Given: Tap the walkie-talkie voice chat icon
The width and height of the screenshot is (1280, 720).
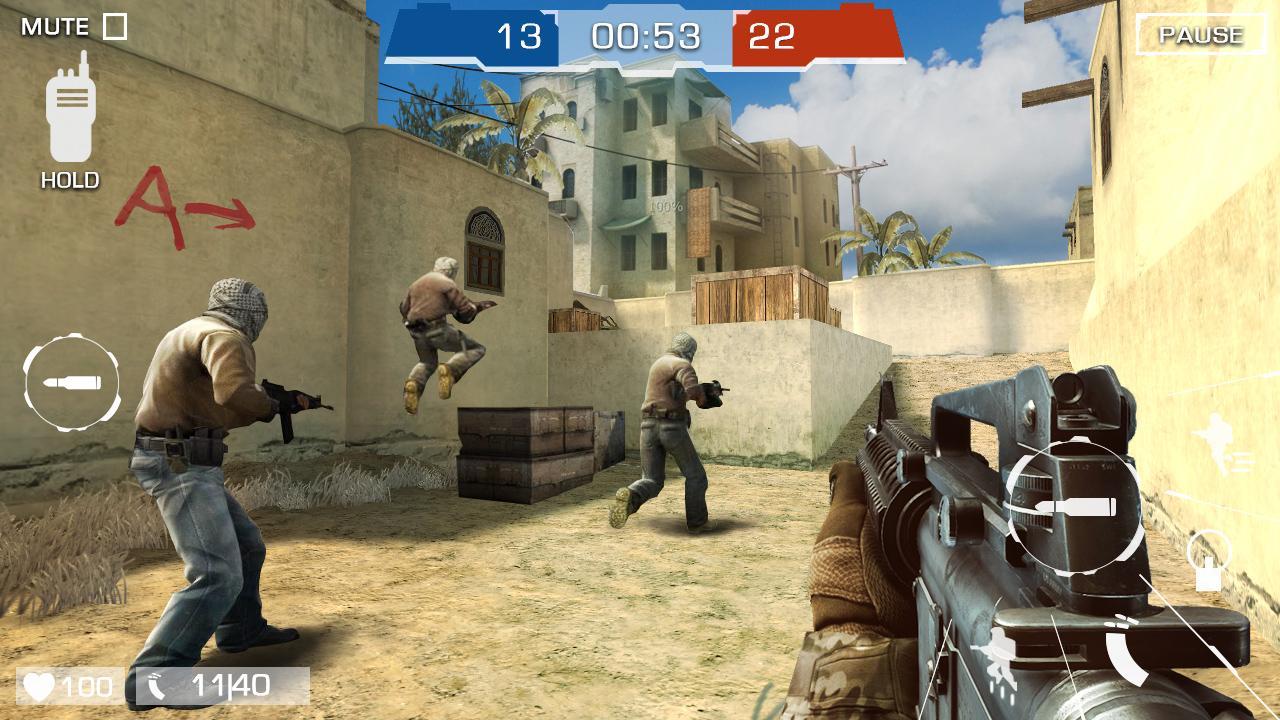Looking at the screenshot, I should coord(68,110).
